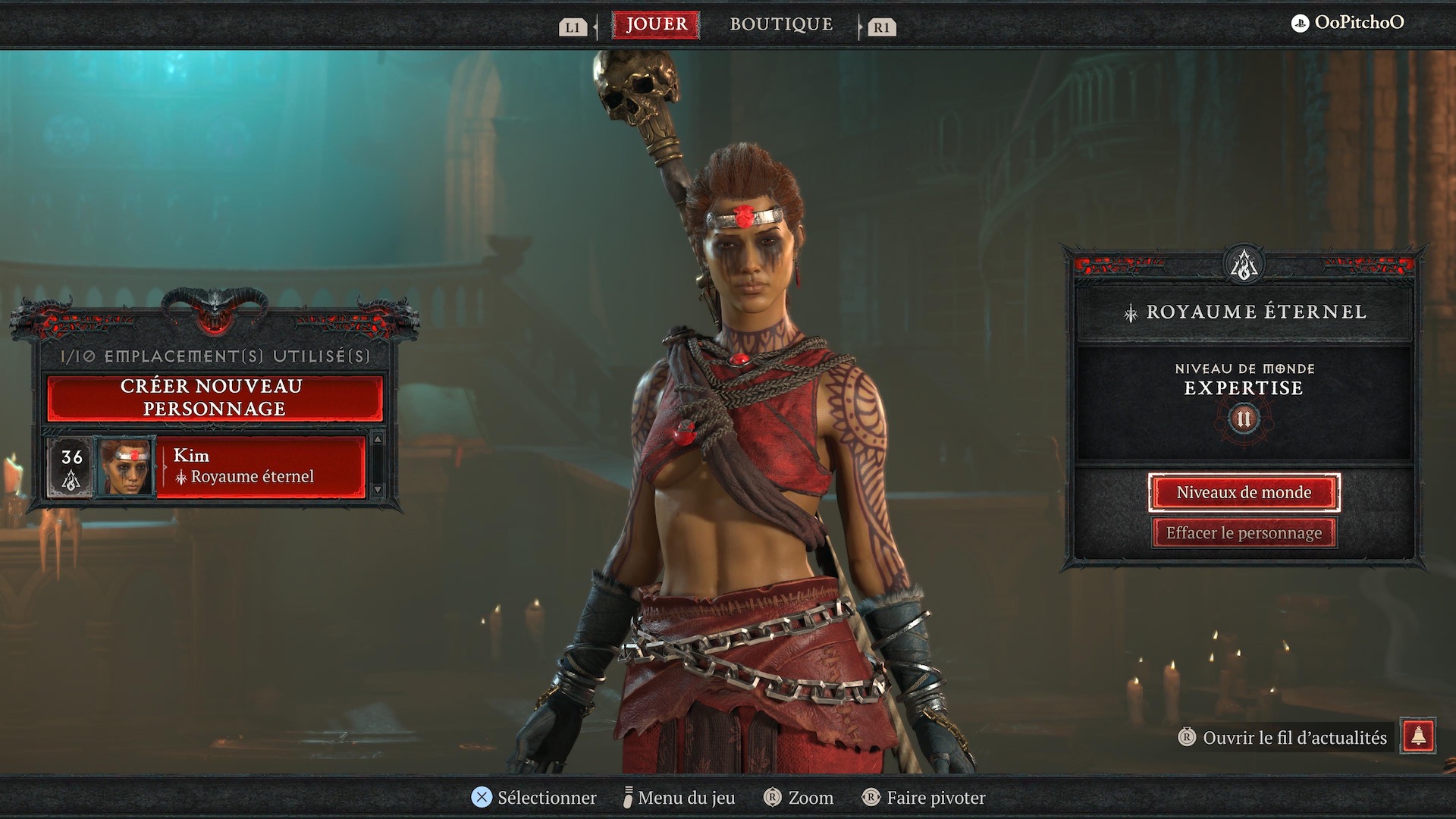
Task: Switch to the Jouer tab
Action: (x=657, y=25)
